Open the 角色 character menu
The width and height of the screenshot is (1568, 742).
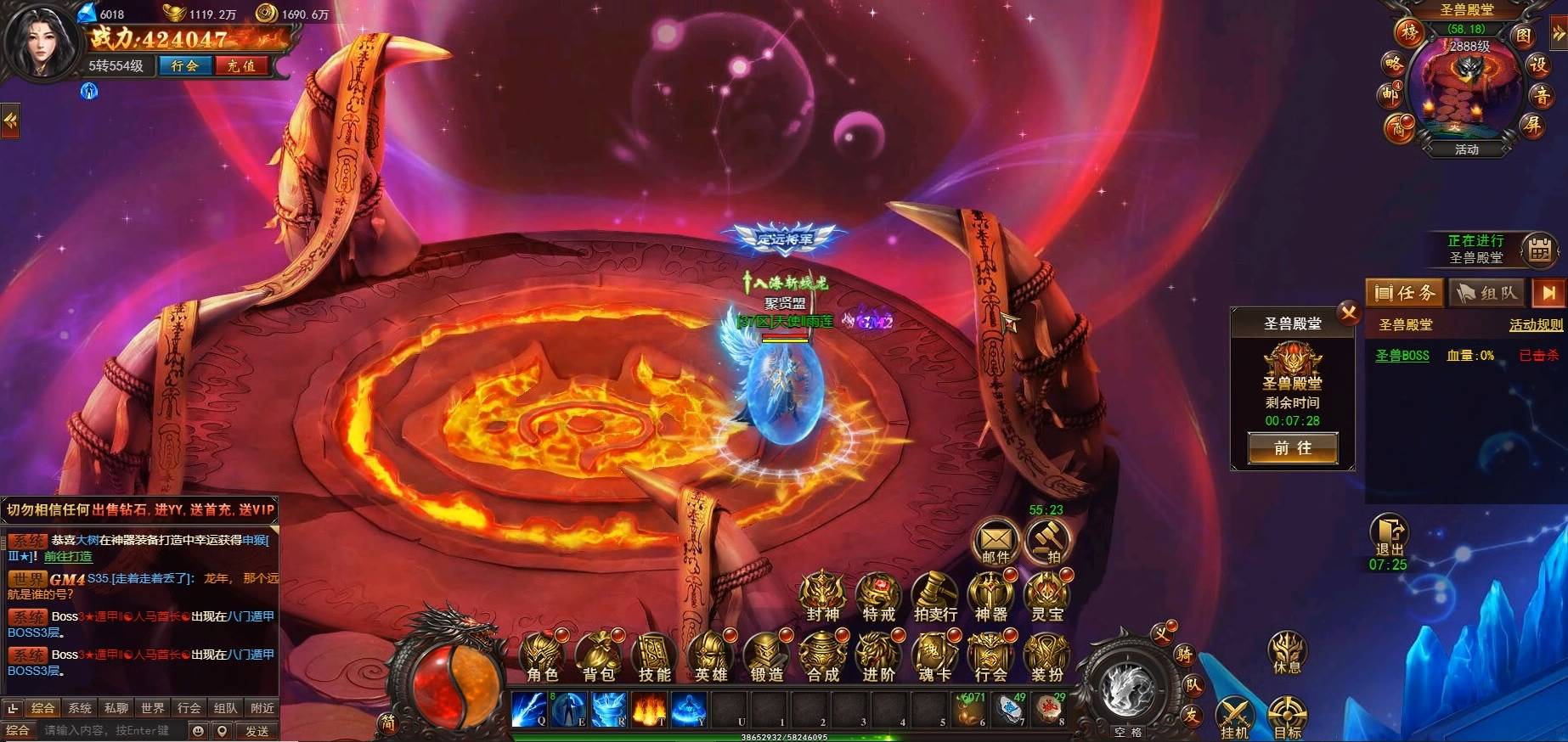click(x=542, y=658)
